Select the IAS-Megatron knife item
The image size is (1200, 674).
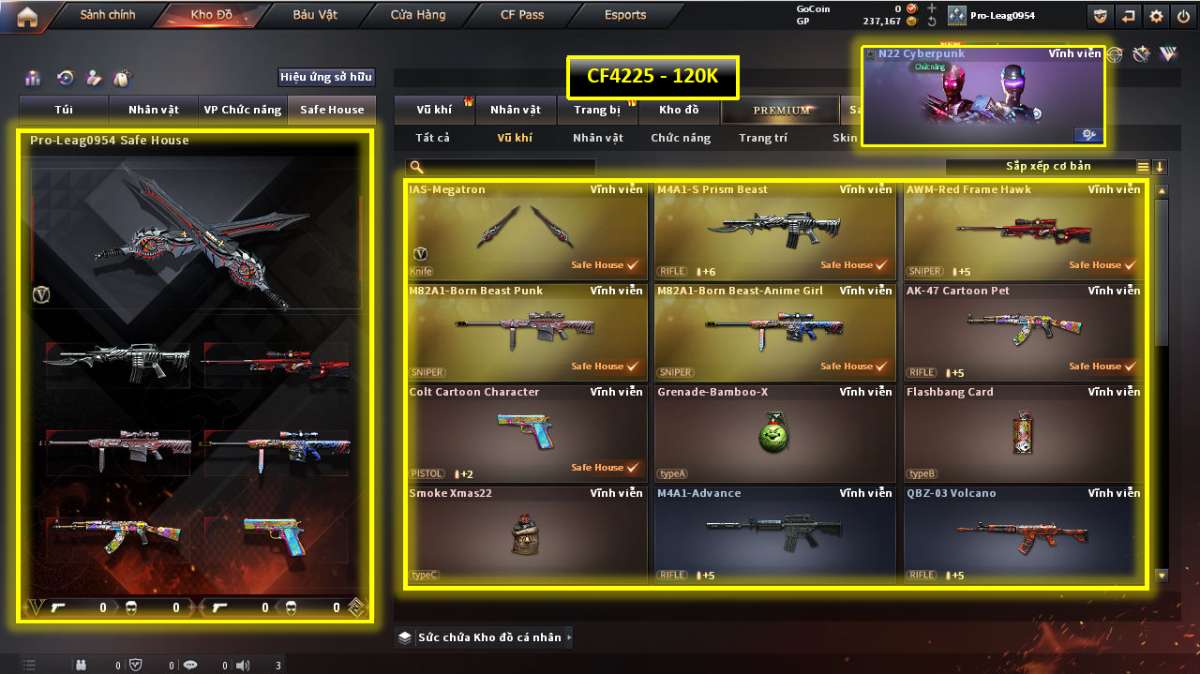point(526,230)
